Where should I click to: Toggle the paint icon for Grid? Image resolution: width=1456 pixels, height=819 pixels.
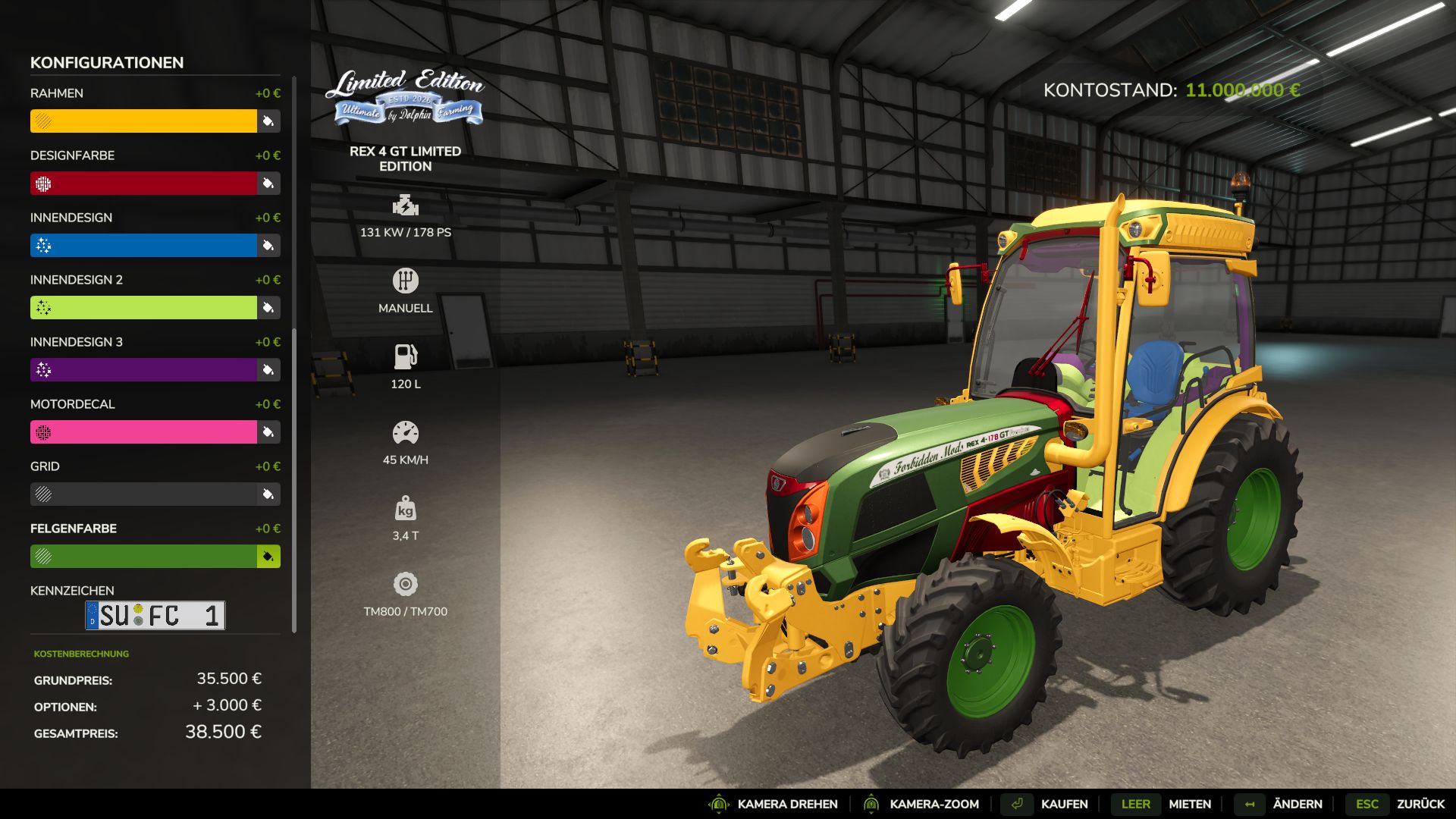(267, 494)
